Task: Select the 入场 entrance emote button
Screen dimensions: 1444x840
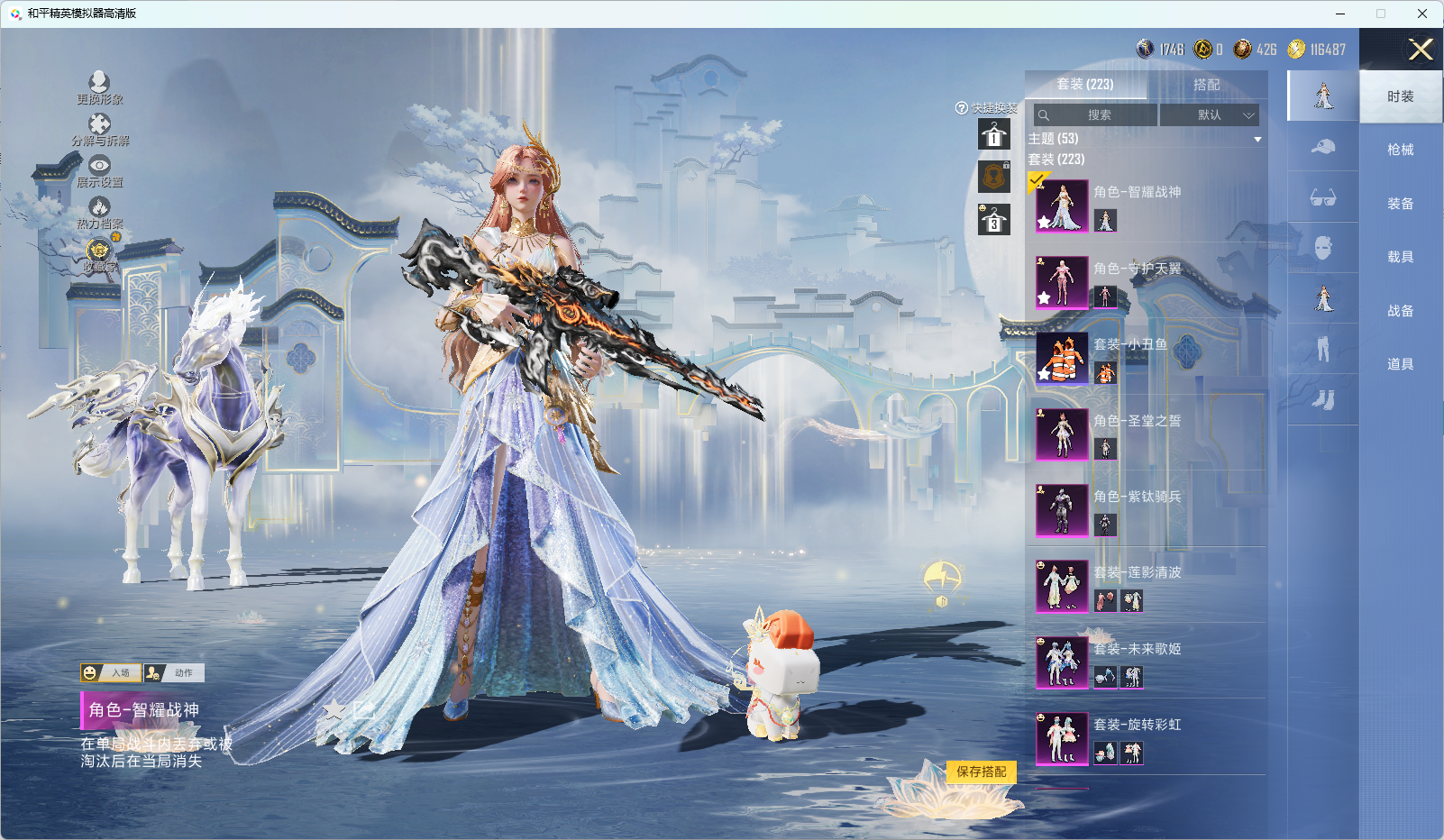Action: click(111, 672)
